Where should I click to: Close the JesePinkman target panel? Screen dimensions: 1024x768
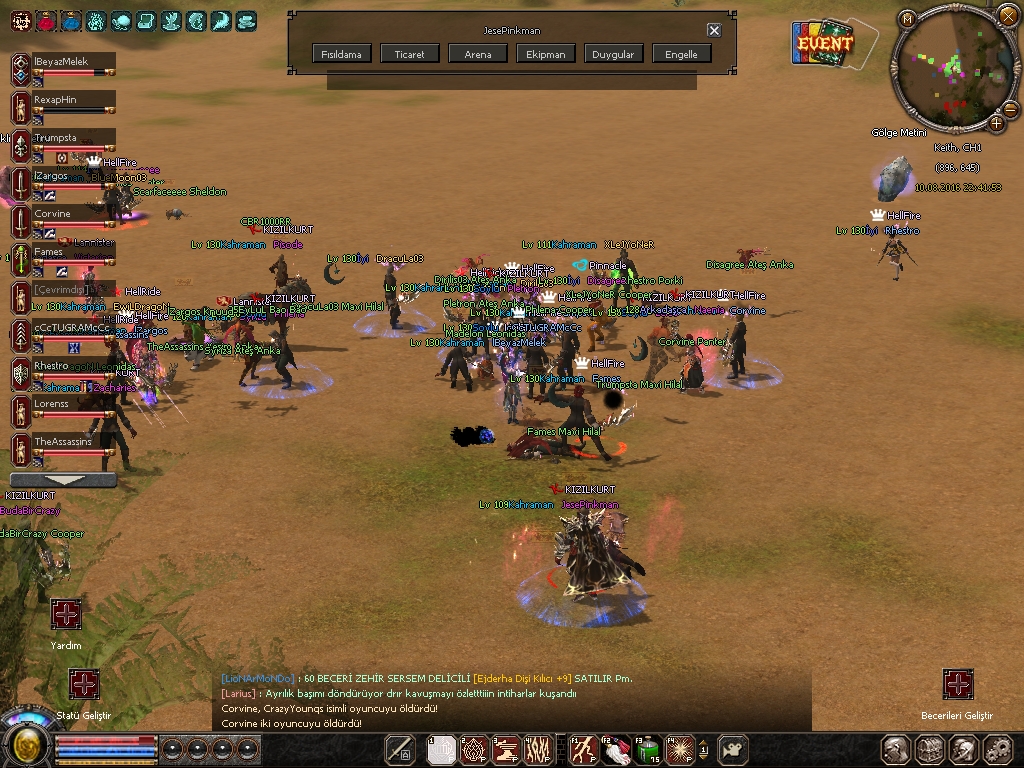(x=714, y=30)
